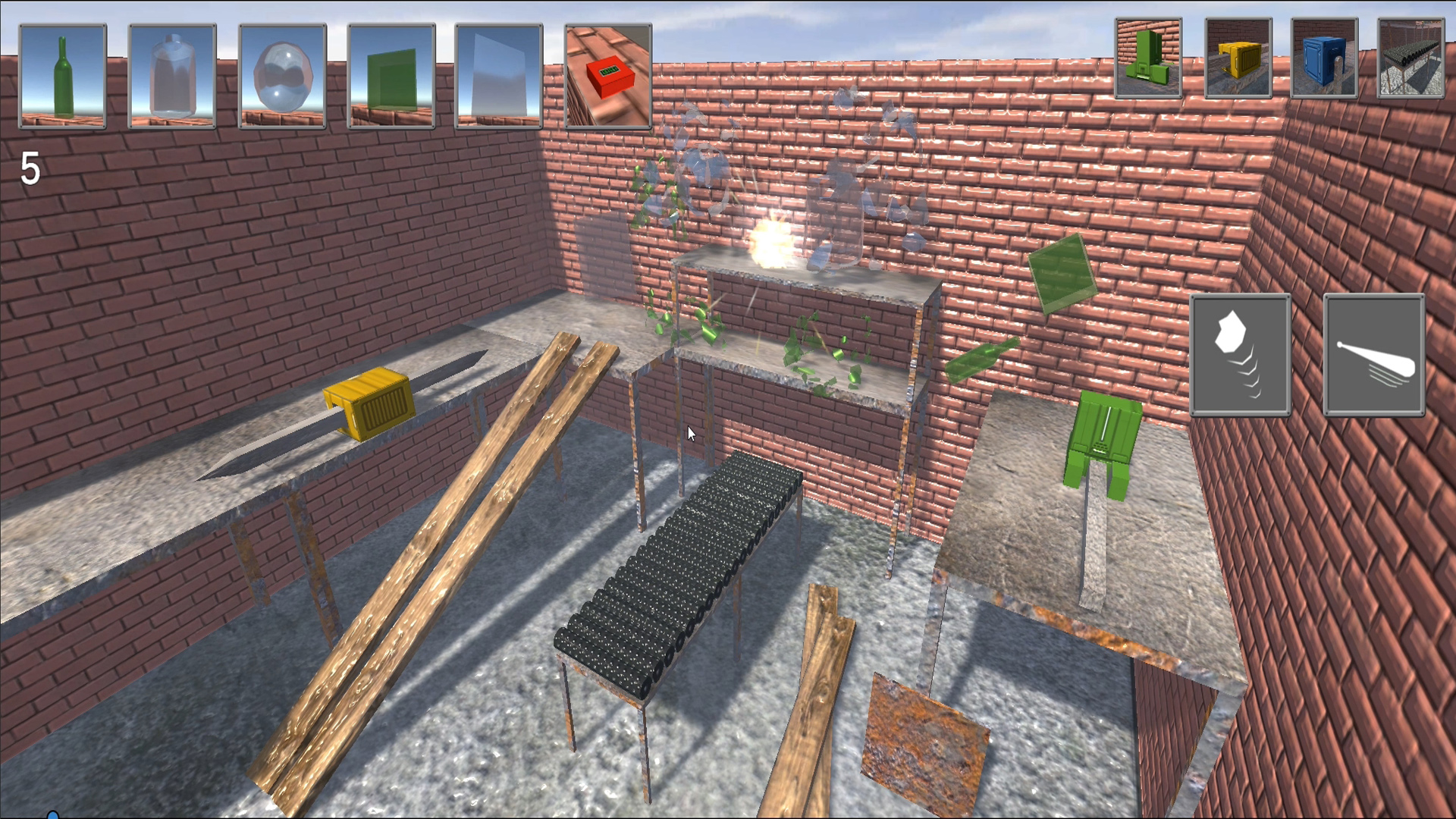This screenshot has height=819, width=1456.
Task: Equip the baseball bat weapon
Action: point(1374,354)
